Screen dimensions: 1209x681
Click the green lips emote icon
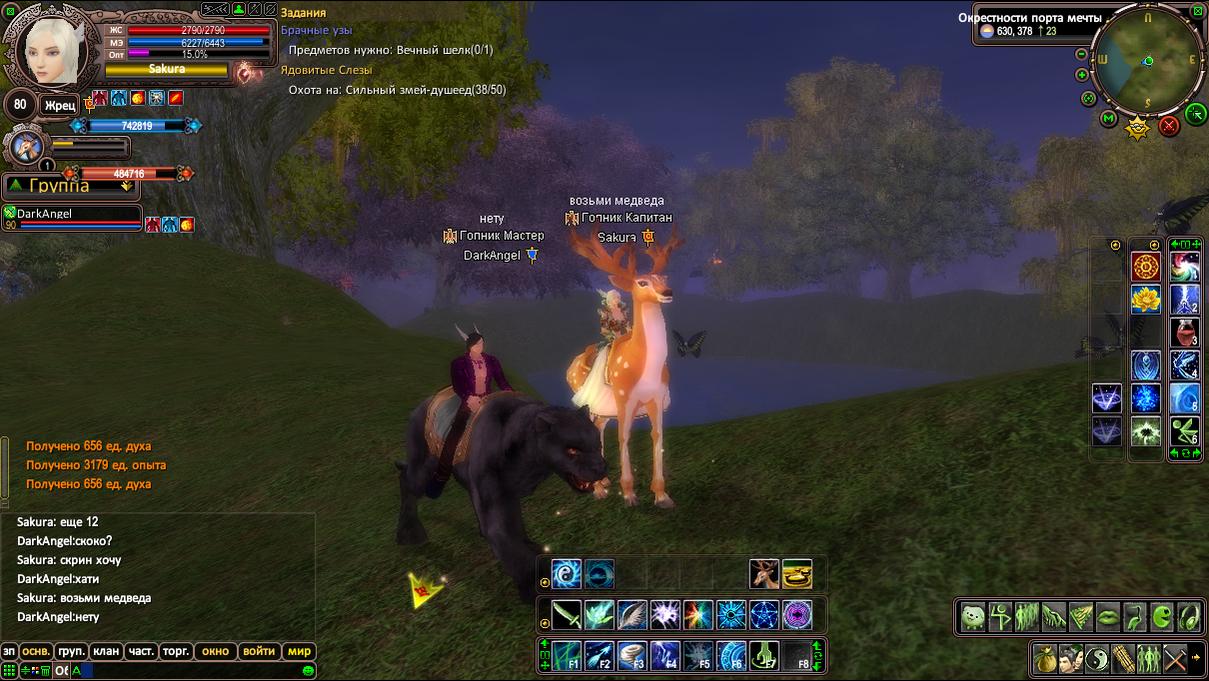point(1108,617)
